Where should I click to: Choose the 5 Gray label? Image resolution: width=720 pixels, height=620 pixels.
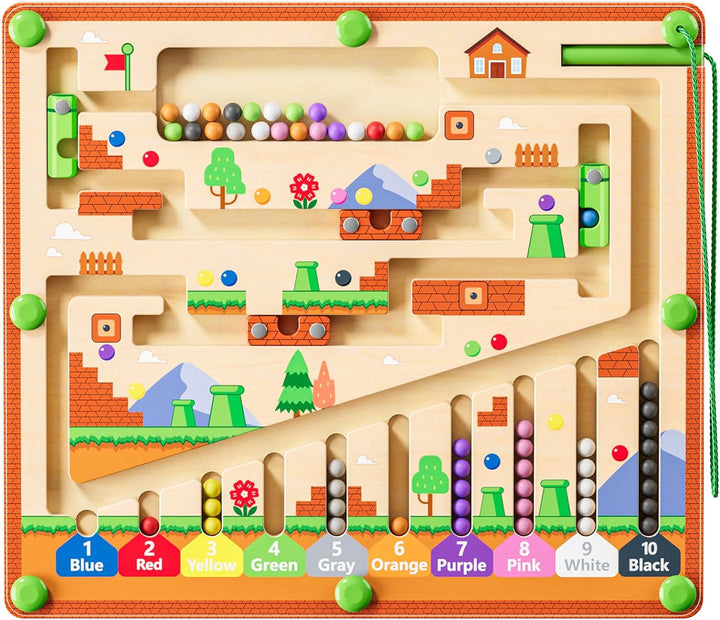click(x=337, y=556)
